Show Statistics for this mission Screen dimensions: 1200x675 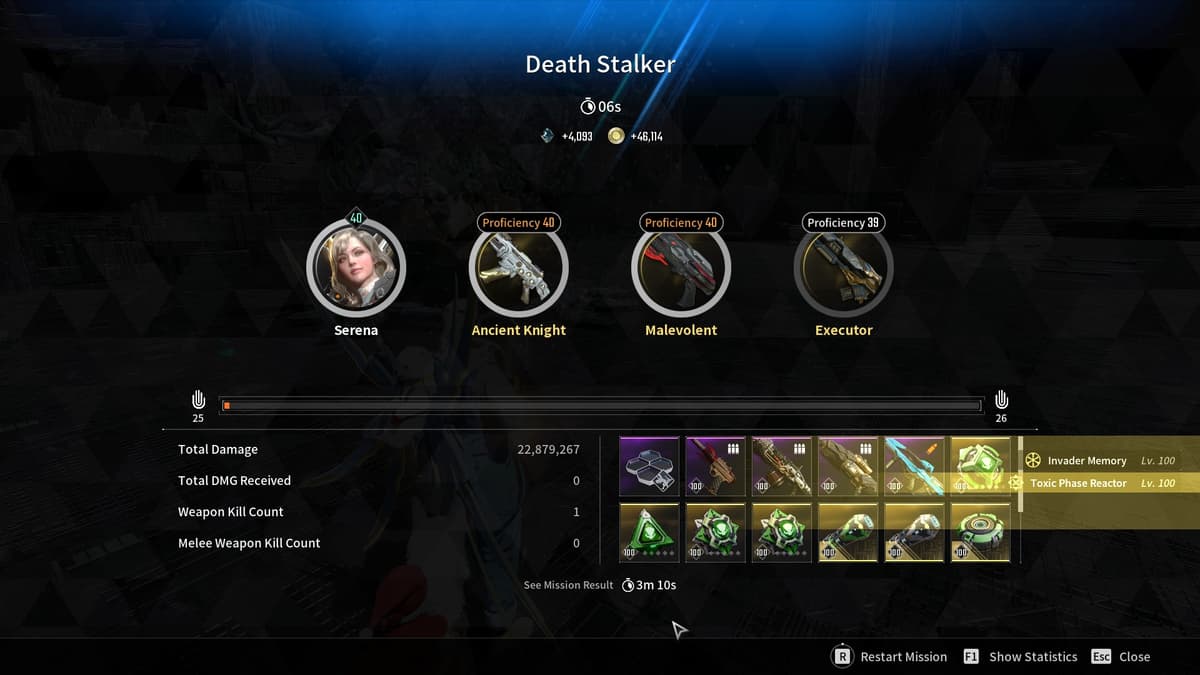point(1021,657)
